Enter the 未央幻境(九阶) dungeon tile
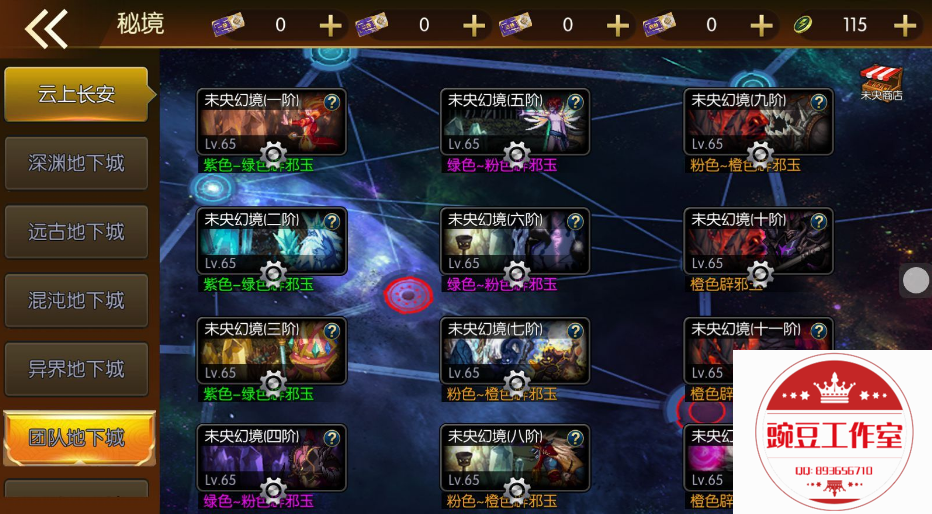Screen dimensions: 932x514 [x=758, y=124]
